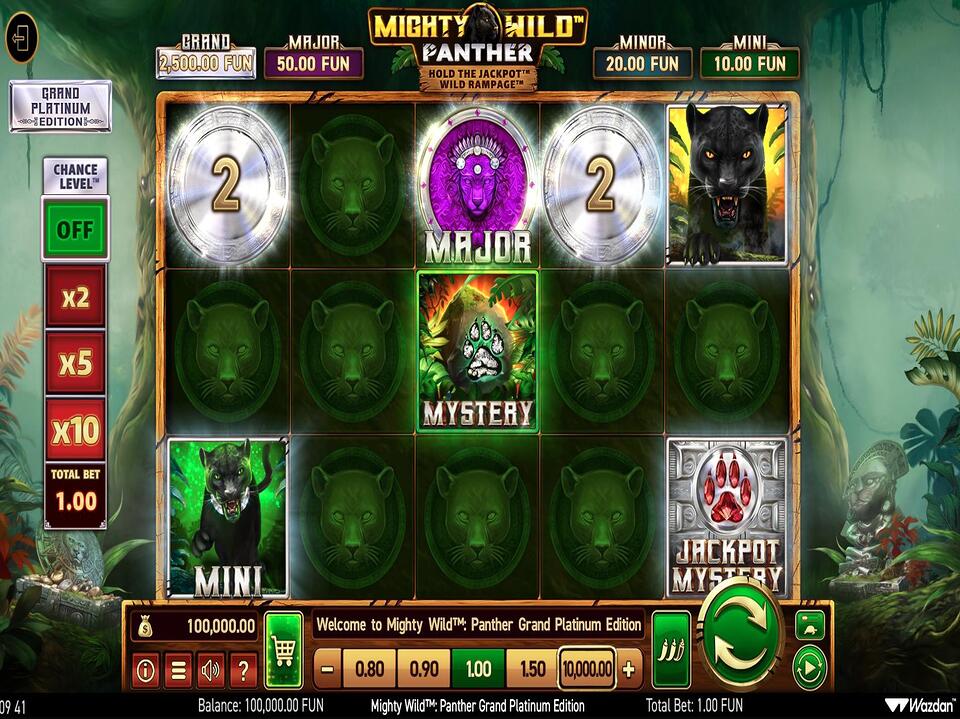Screen dimensions: 960x719
Task: Choose the 1.50 bet value
Action: point(531,669)
